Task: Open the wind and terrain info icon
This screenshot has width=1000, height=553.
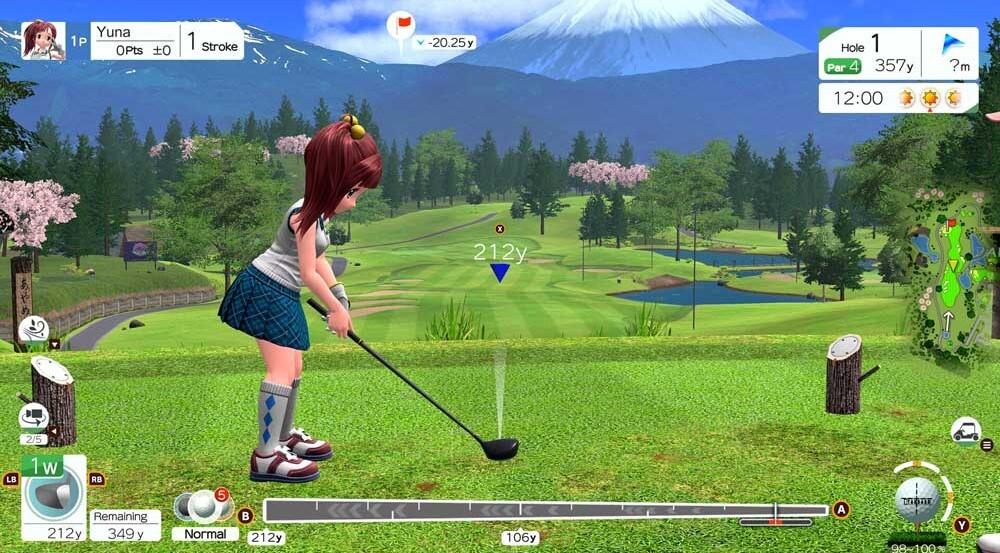Action: pyautogui.click(x=33, y=328)
